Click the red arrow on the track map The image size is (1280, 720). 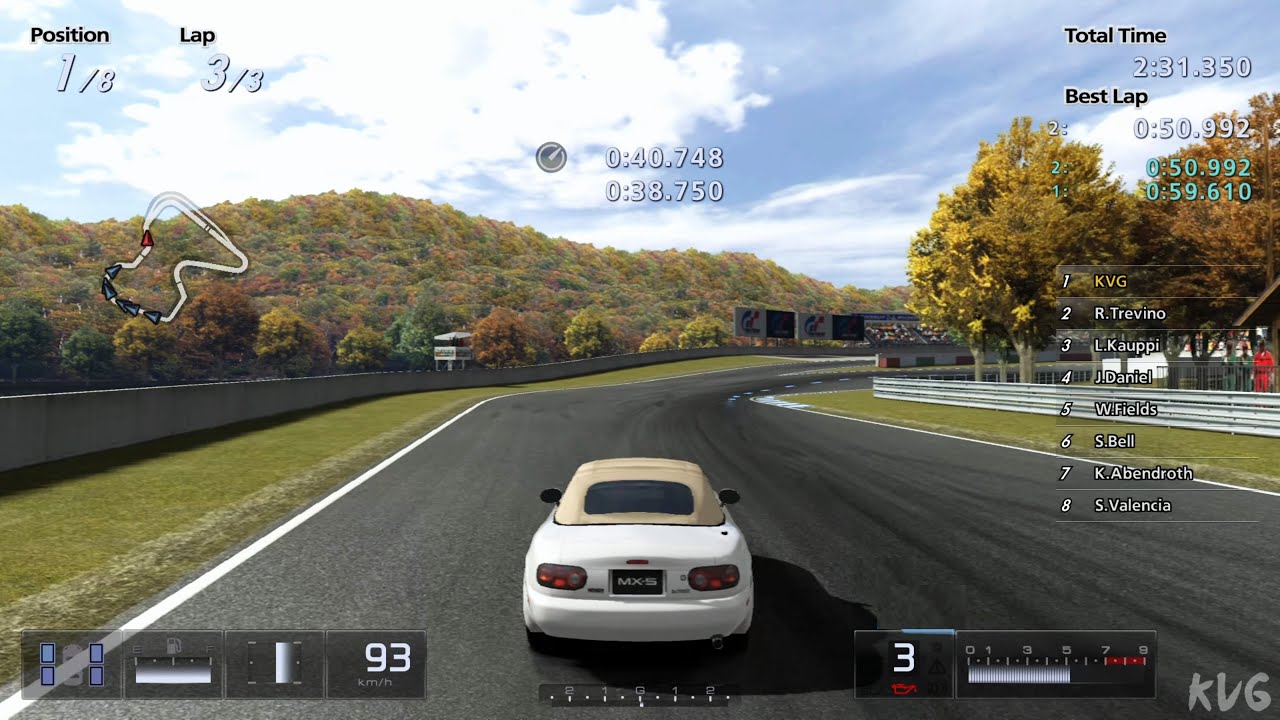tap(148, 240)
